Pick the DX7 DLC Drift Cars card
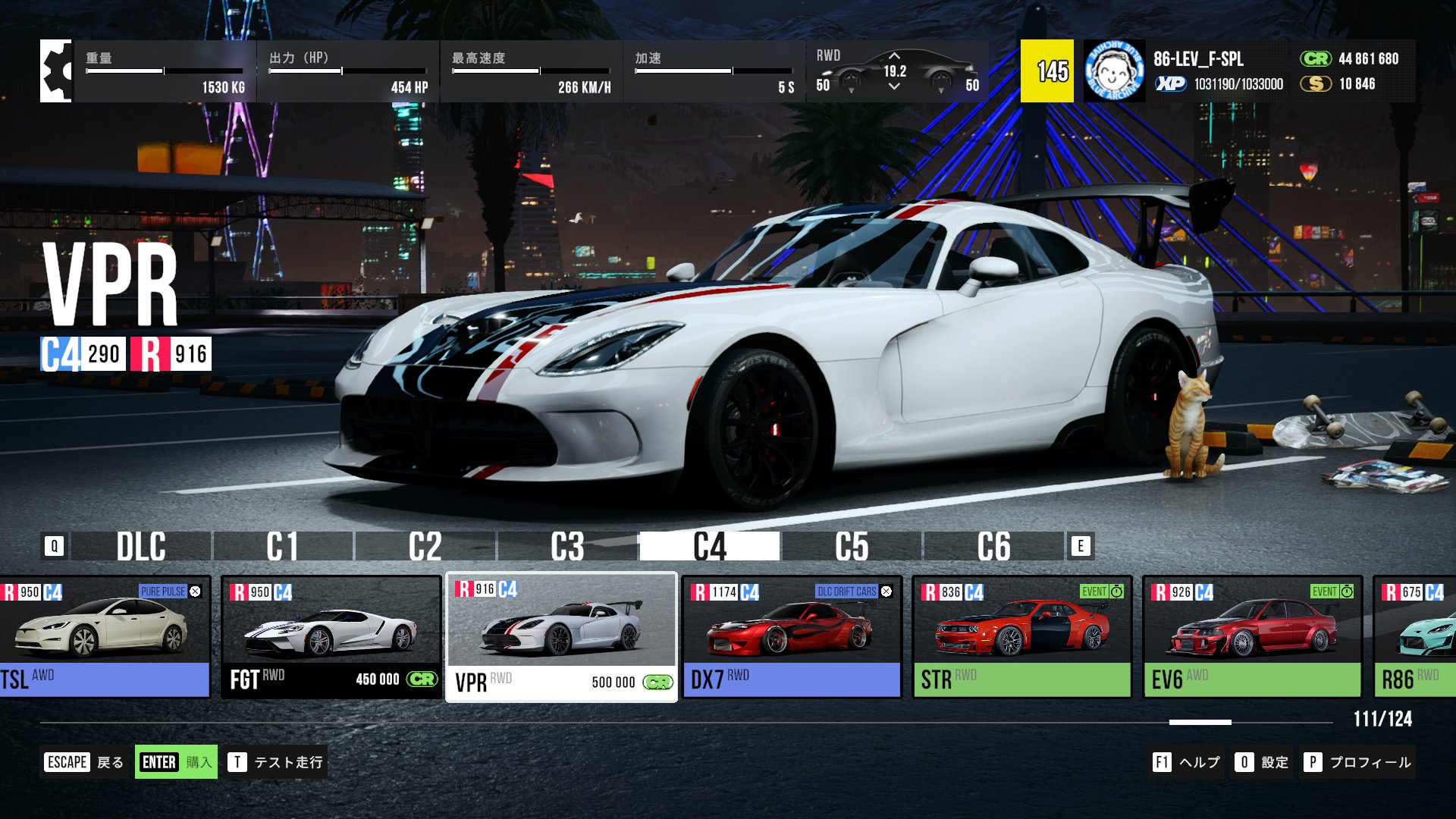The image size is (1456, 819). [x=792, y=637]
